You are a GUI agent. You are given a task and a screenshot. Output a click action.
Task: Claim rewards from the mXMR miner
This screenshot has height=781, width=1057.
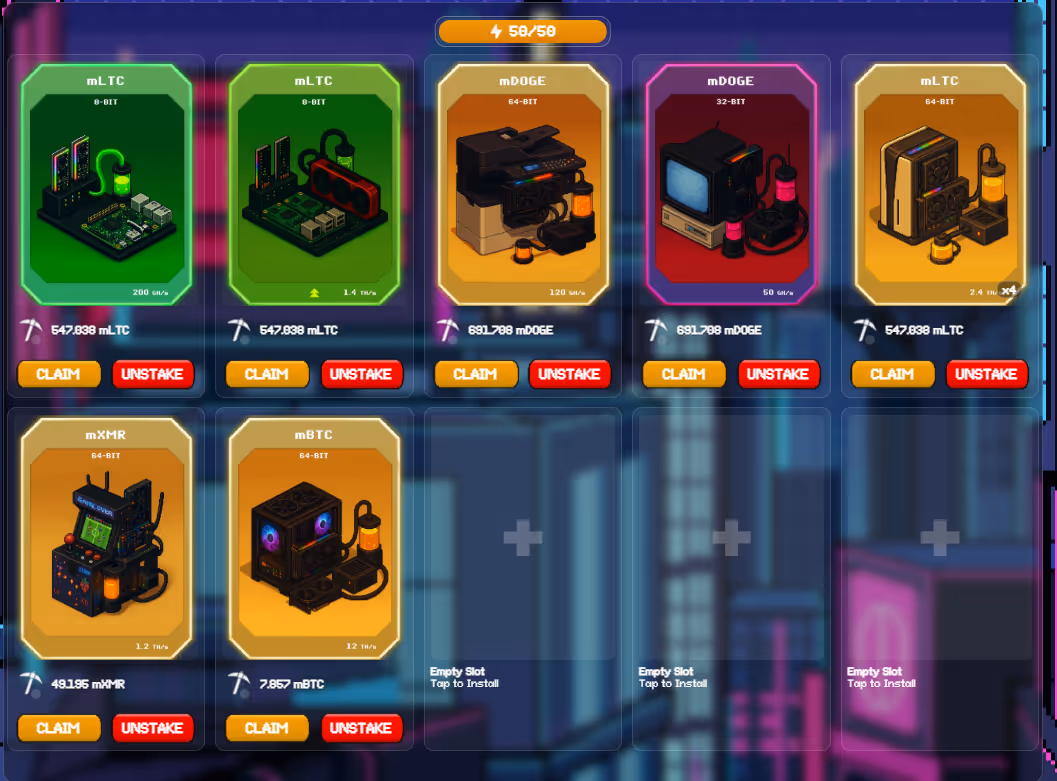(59, 728)
